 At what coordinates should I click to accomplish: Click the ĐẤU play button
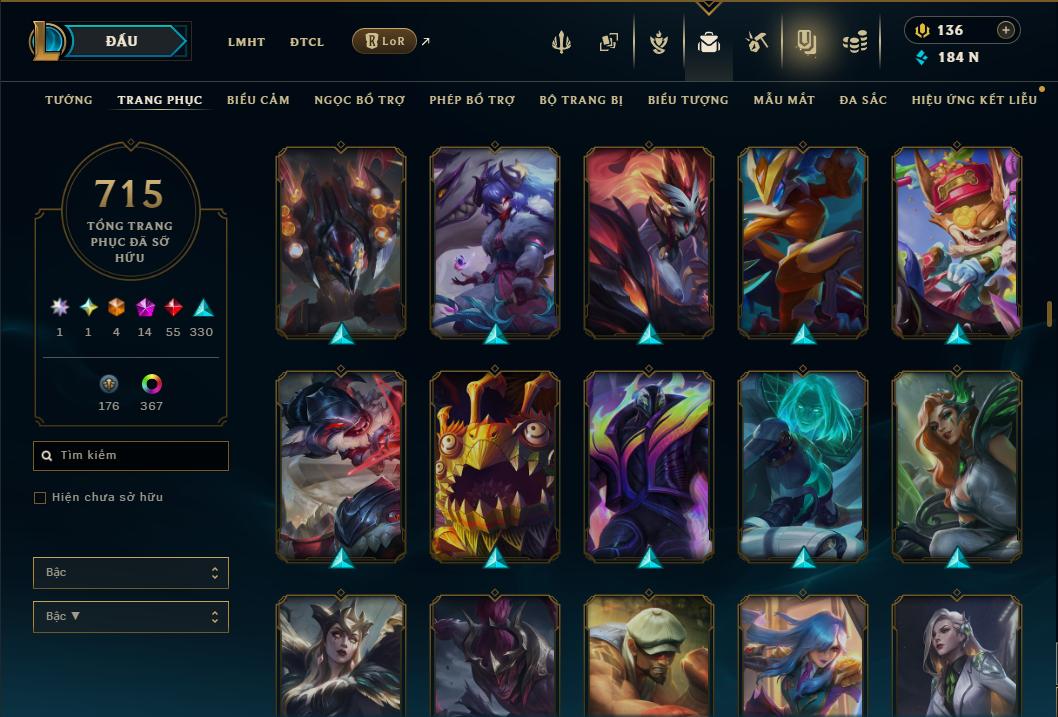click(122, 41)
